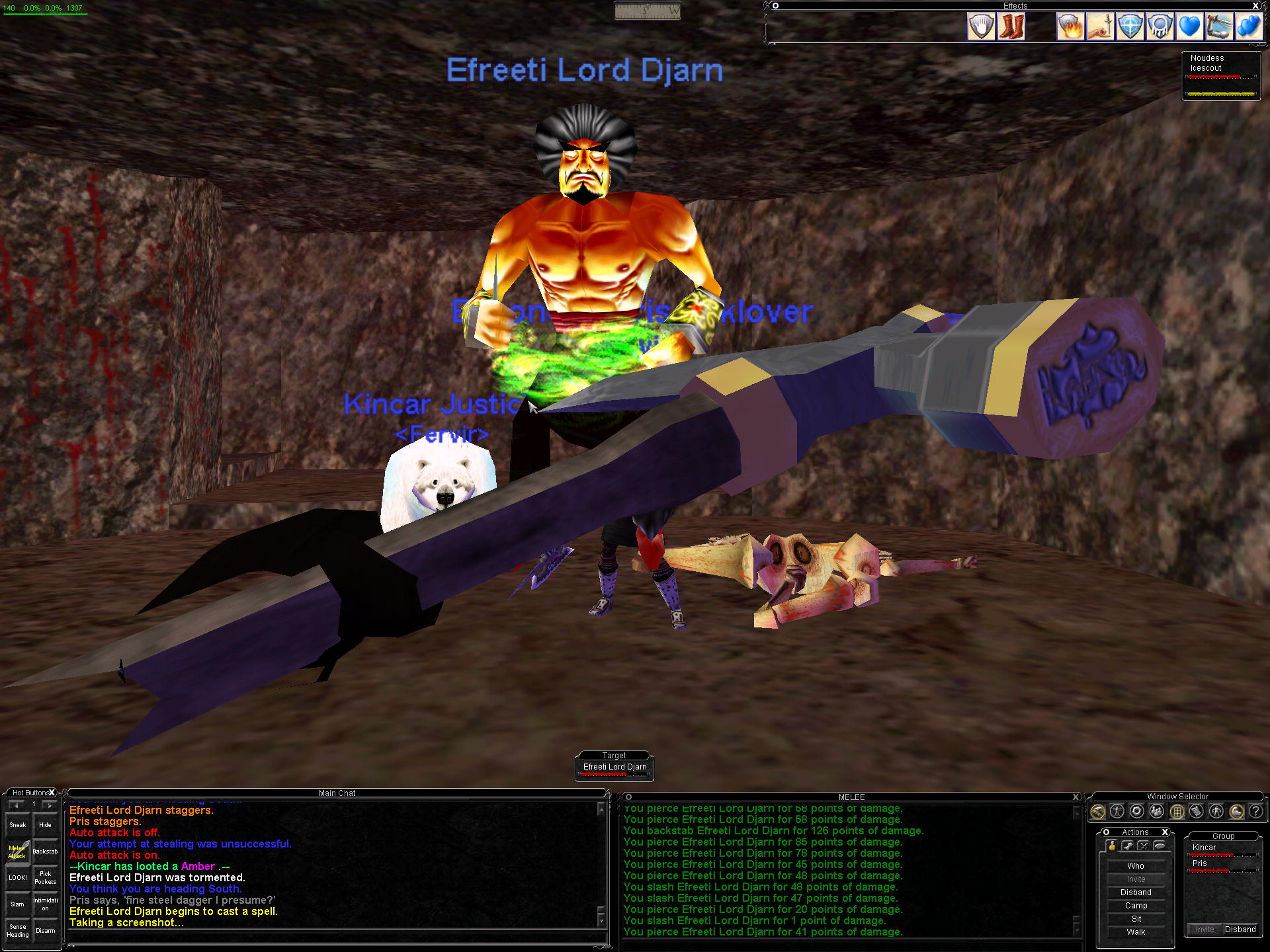Trigger the Pick Pockets skill button
Viewport: 1270px width, 952px height.
tap(45, 878)
